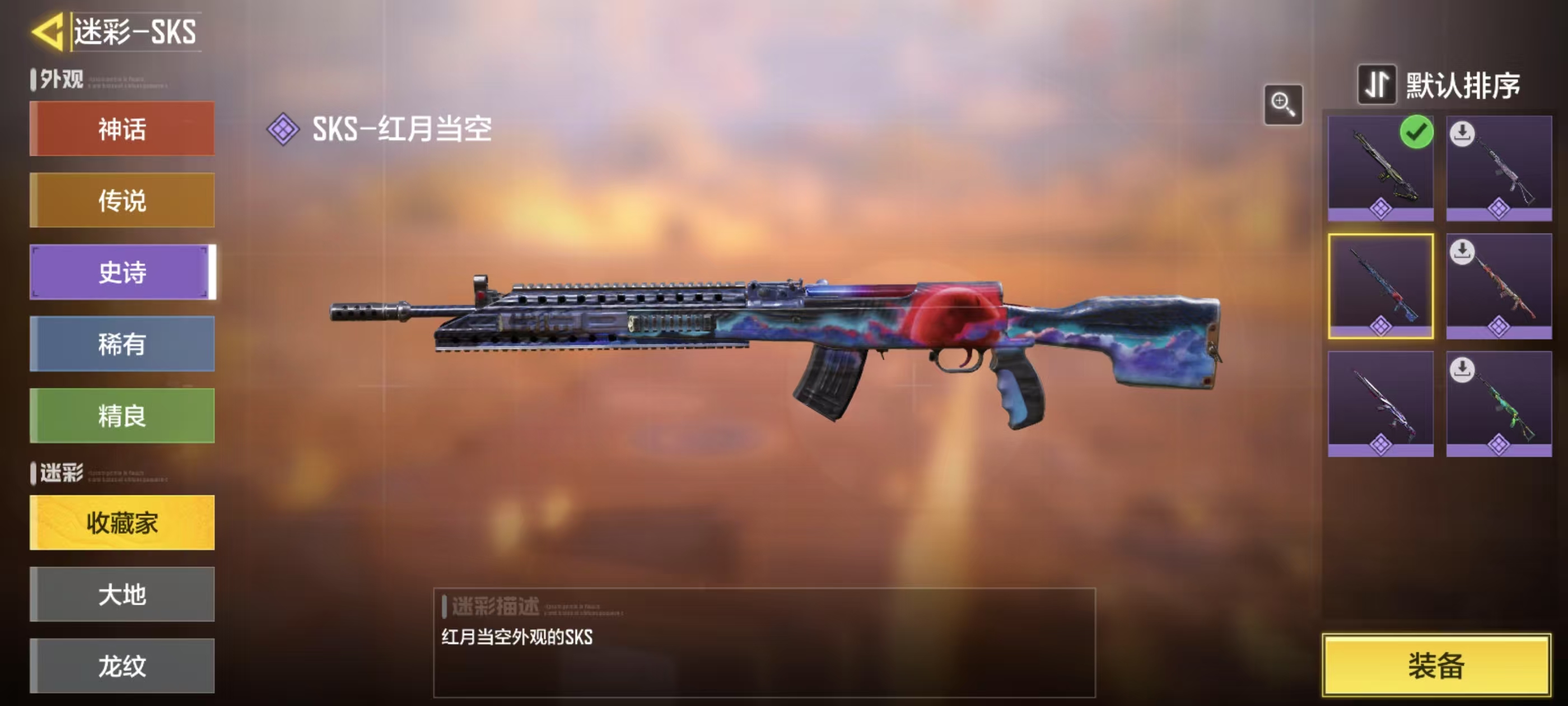The height and width of the screenshot is (706, 1568).
Task: Switch to the 传说 rarity tab
Action: (x=122, y=201)
